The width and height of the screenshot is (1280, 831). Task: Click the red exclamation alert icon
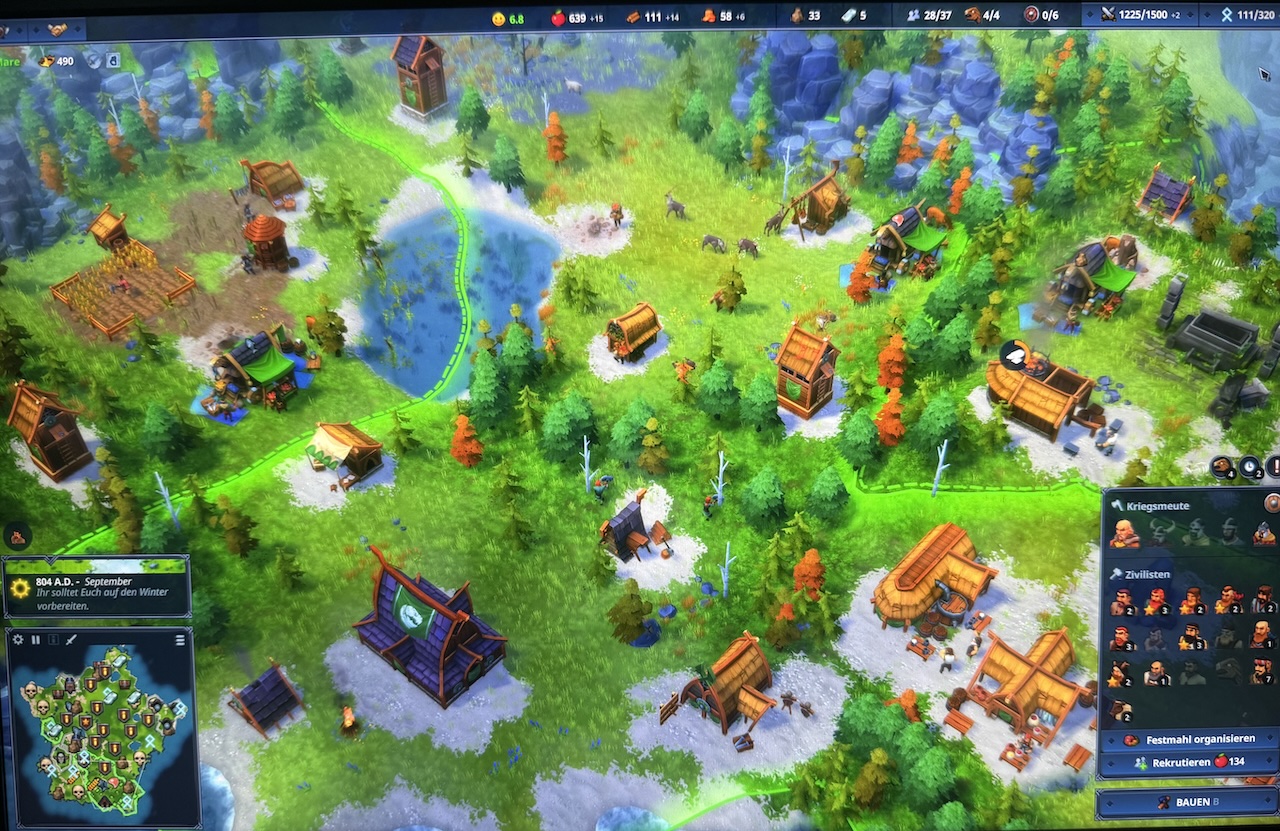[1274, 466]
